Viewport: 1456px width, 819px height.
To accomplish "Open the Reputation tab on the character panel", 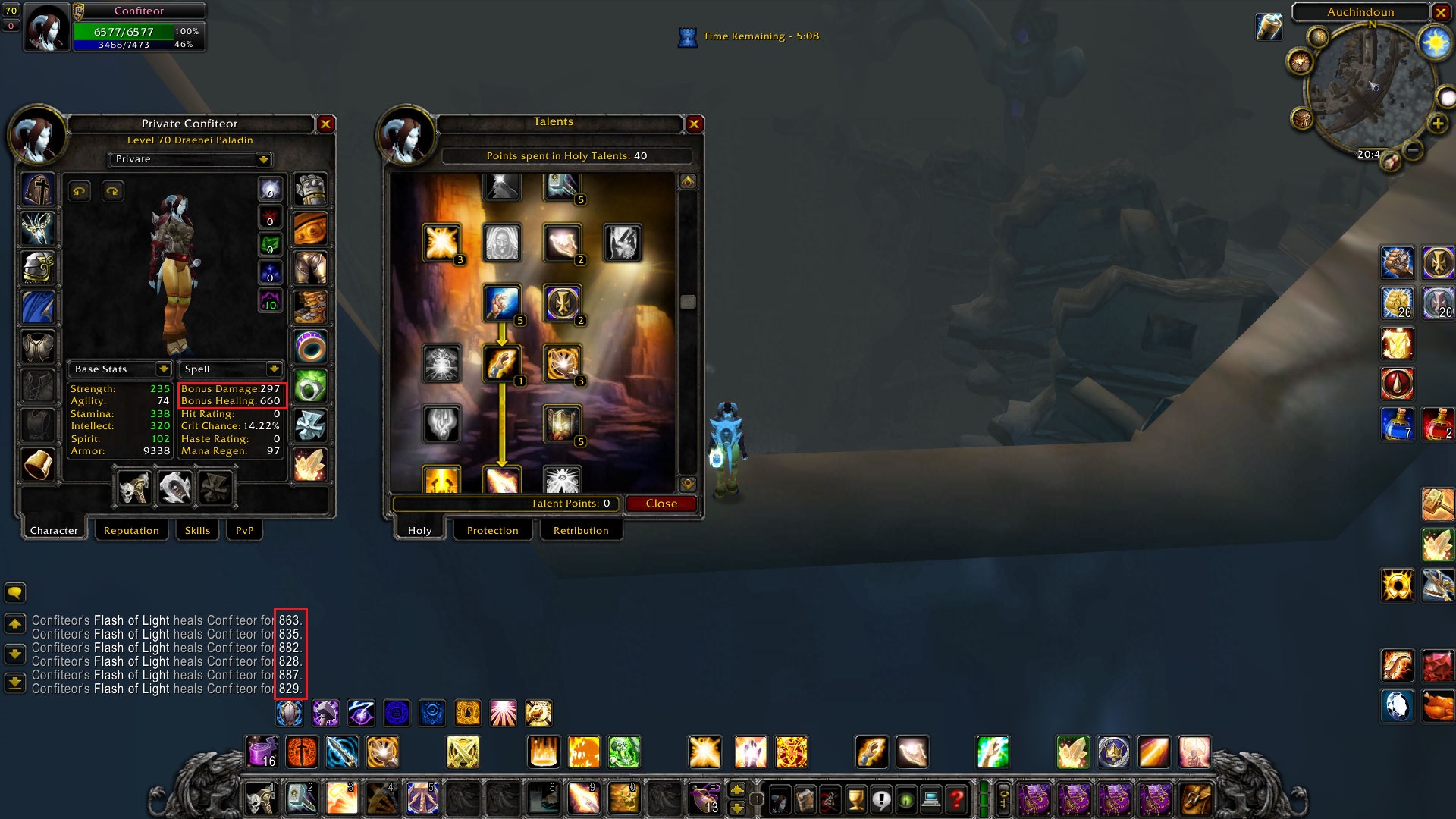I will [131, 530].
